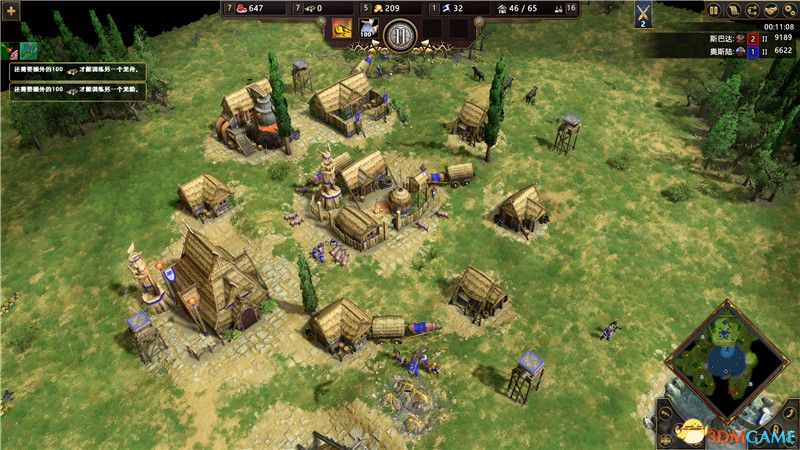Select the green landscape icon at left

pyautogui.click(x=29, y=49)
